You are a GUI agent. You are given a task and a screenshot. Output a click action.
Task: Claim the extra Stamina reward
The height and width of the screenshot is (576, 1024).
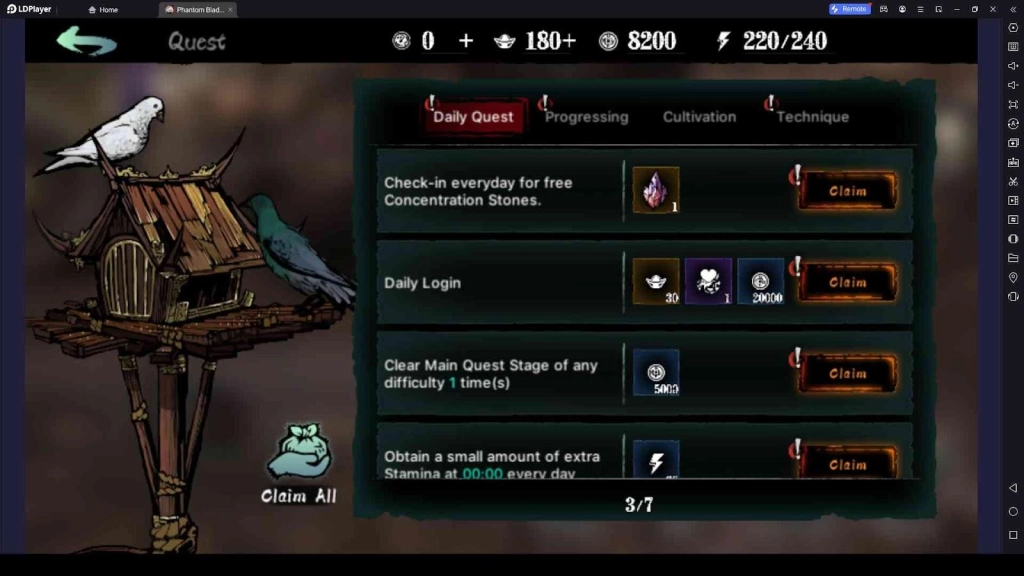tap(847, 464)
